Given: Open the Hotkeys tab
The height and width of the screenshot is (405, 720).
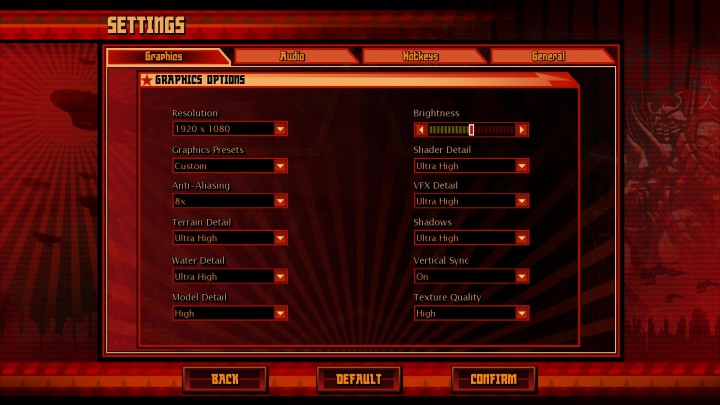Looking at the screenshot, I should [421, 56].
